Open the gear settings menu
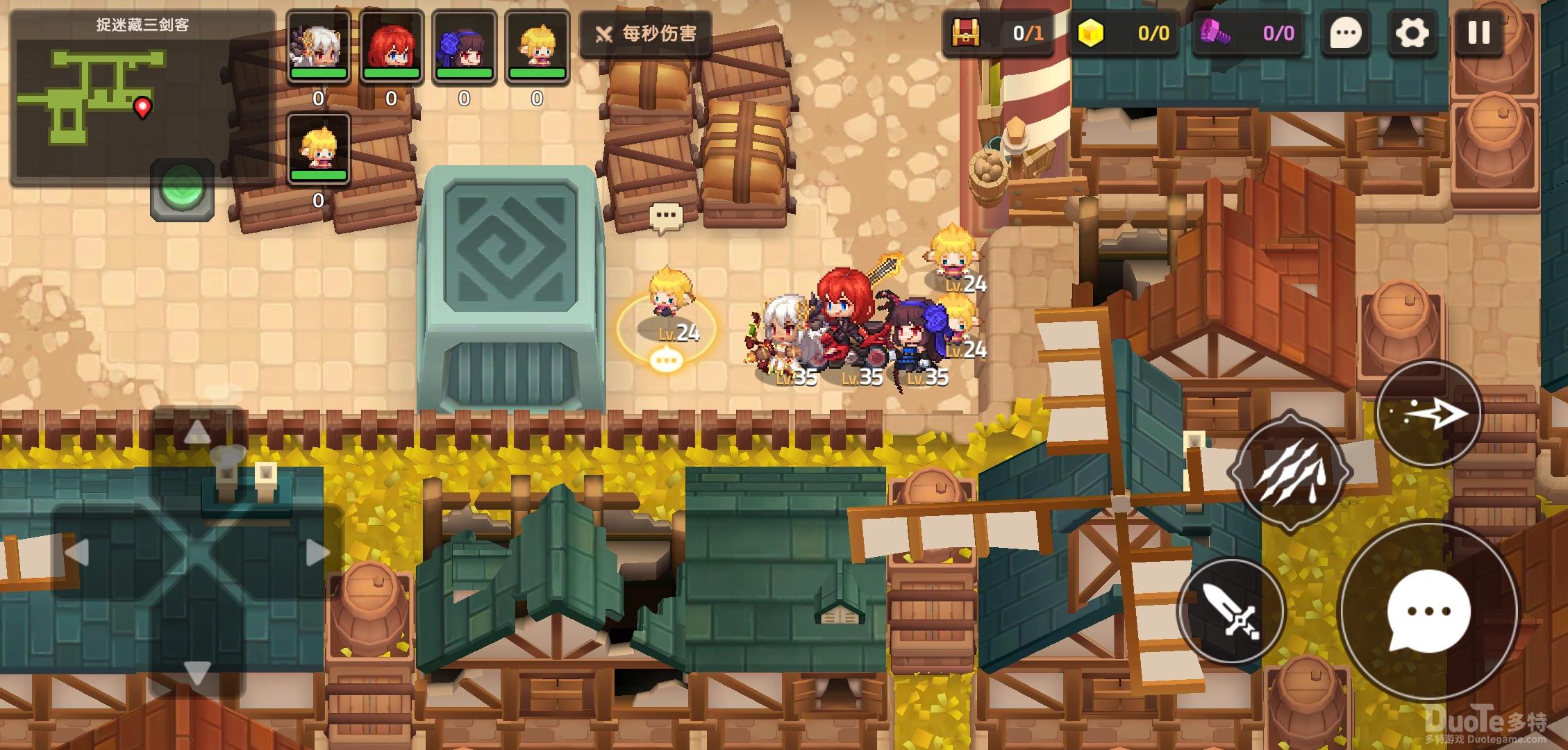Image resolution: width=1568 pixels, height=750 pixels. point(1412,33)
